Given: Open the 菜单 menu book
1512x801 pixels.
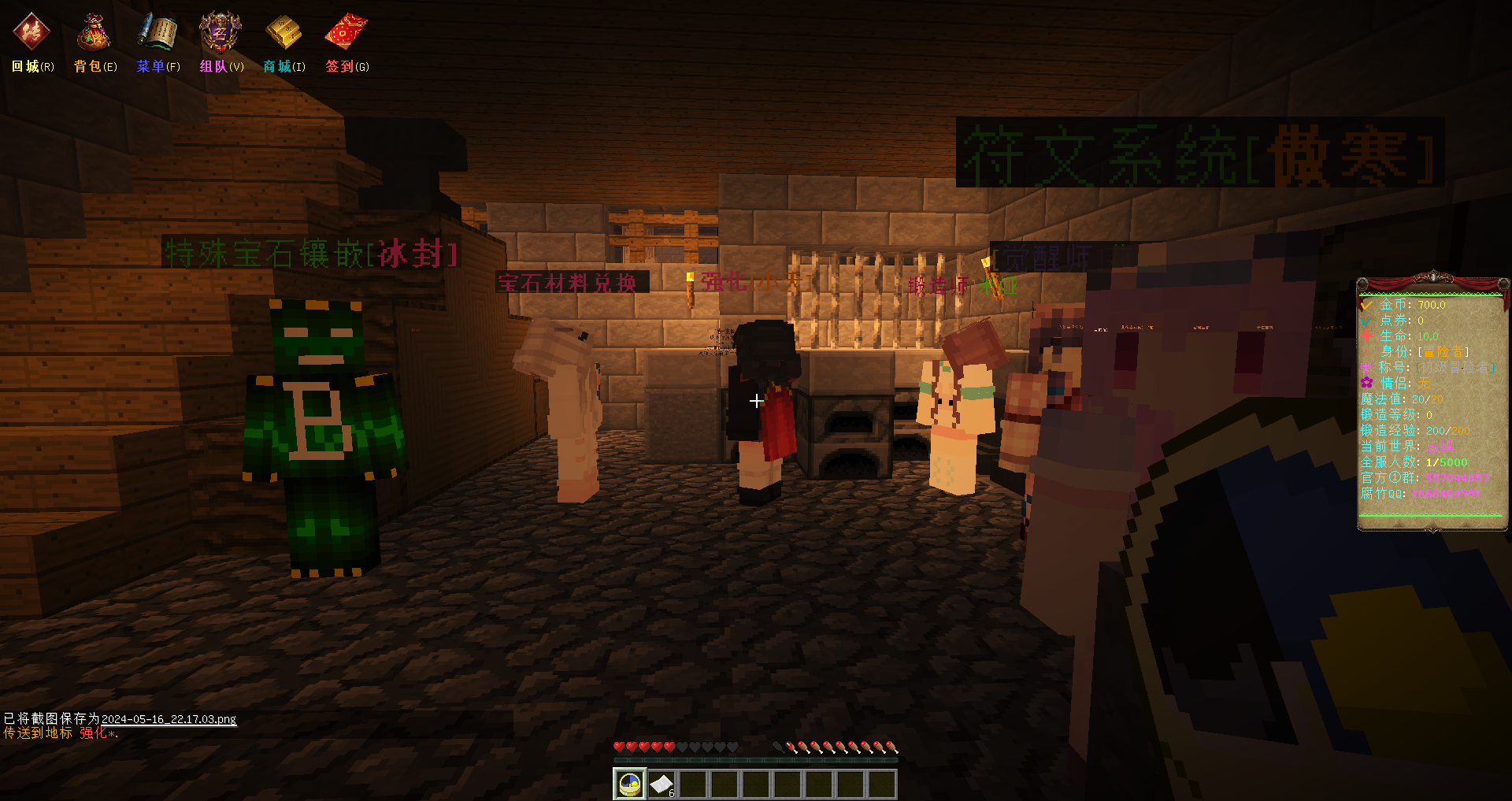Looking at the screenshot, I should pyautogui.click(x=157, y=33).
